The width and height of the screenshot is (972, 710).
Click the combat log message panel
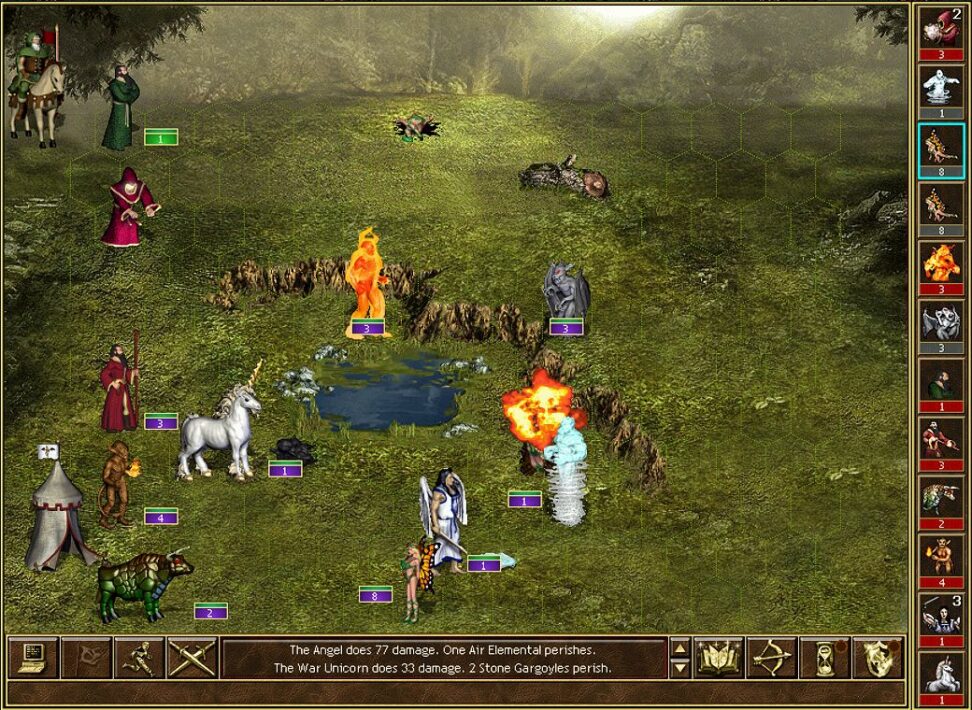(443, 658)
